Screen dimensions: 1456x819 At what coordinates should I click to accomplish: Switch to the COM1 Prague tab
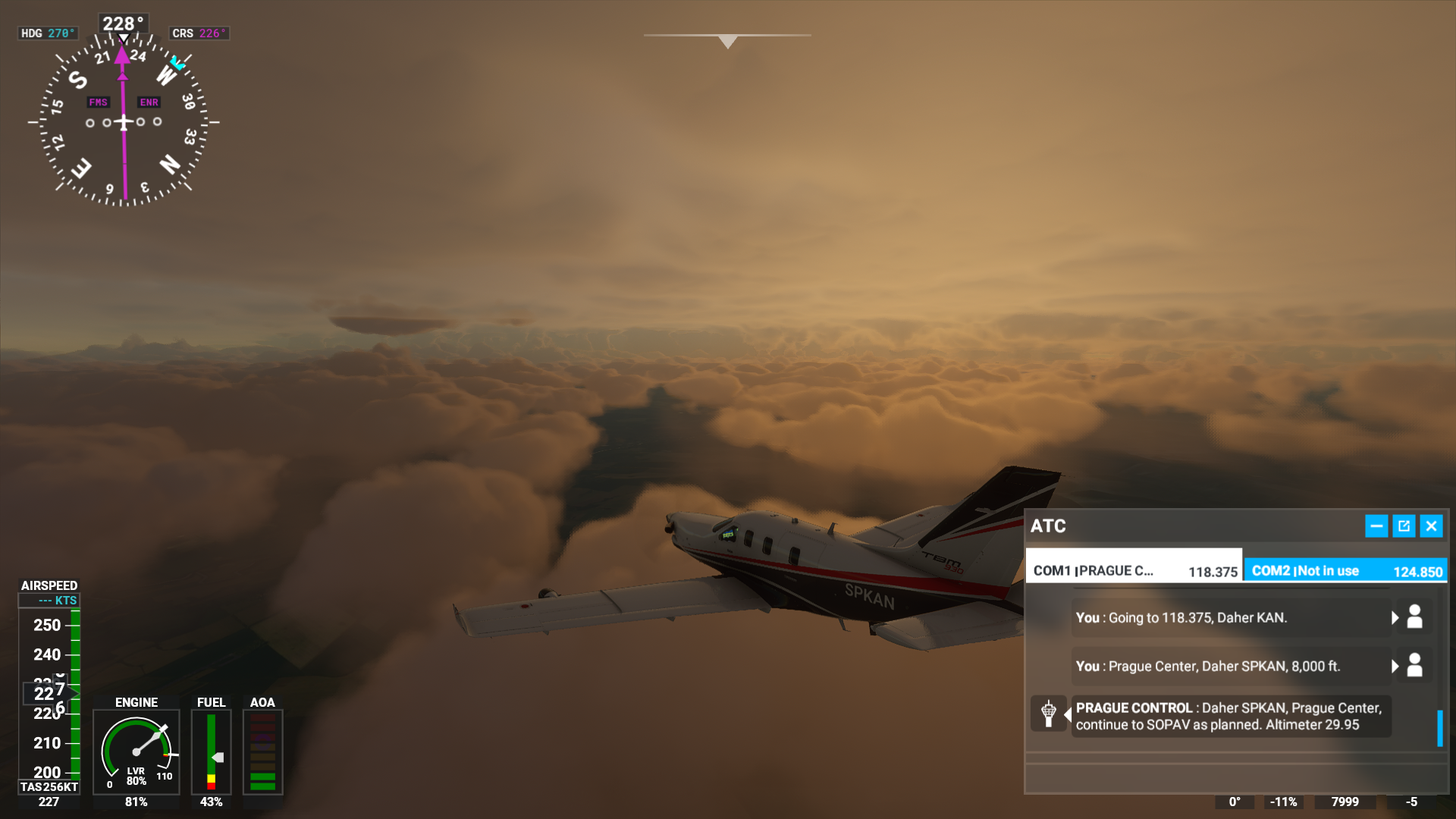click(x=1134, y=571)
